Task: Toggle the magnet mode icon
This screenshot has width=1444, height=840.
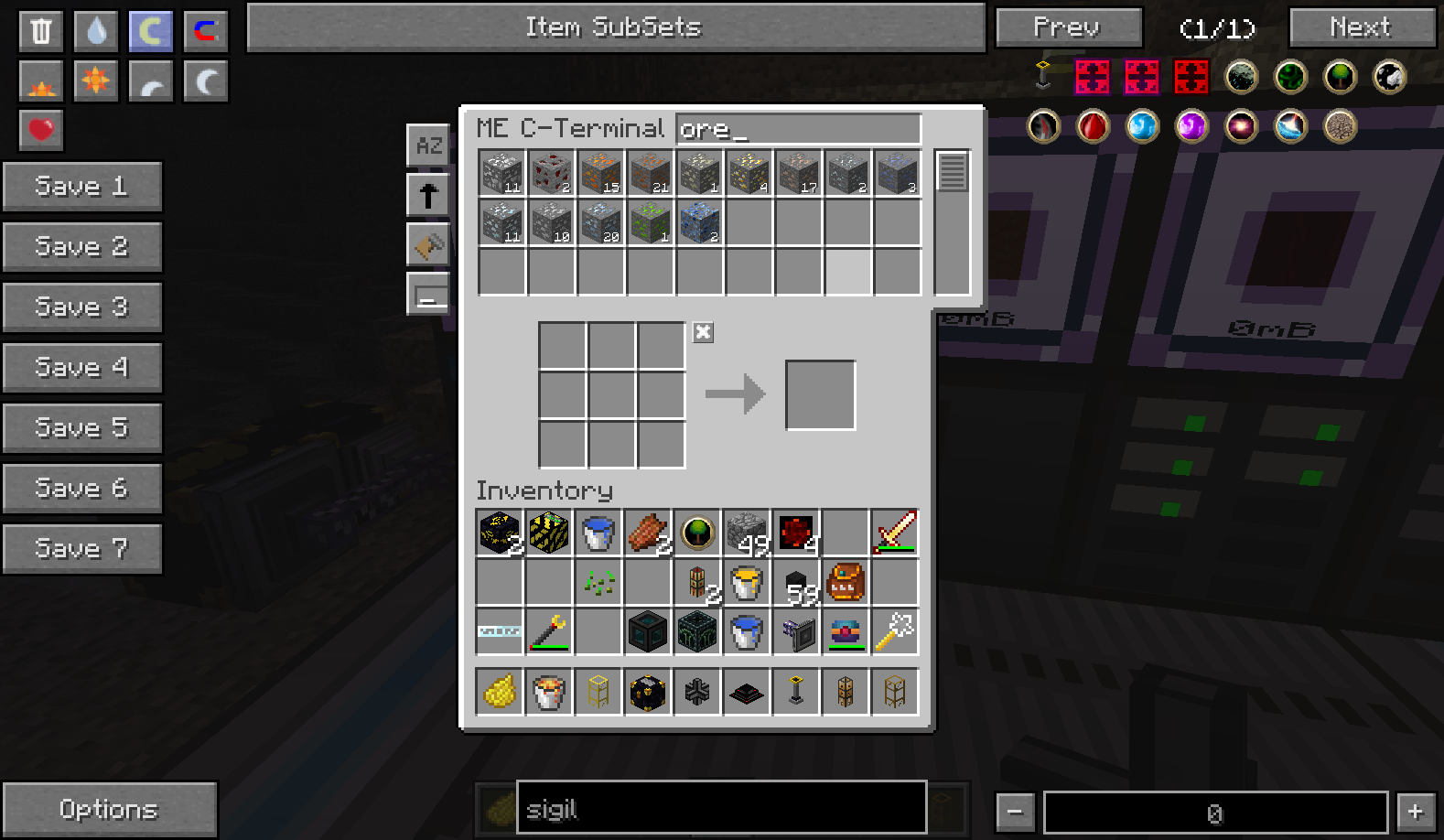Action: 206,31
